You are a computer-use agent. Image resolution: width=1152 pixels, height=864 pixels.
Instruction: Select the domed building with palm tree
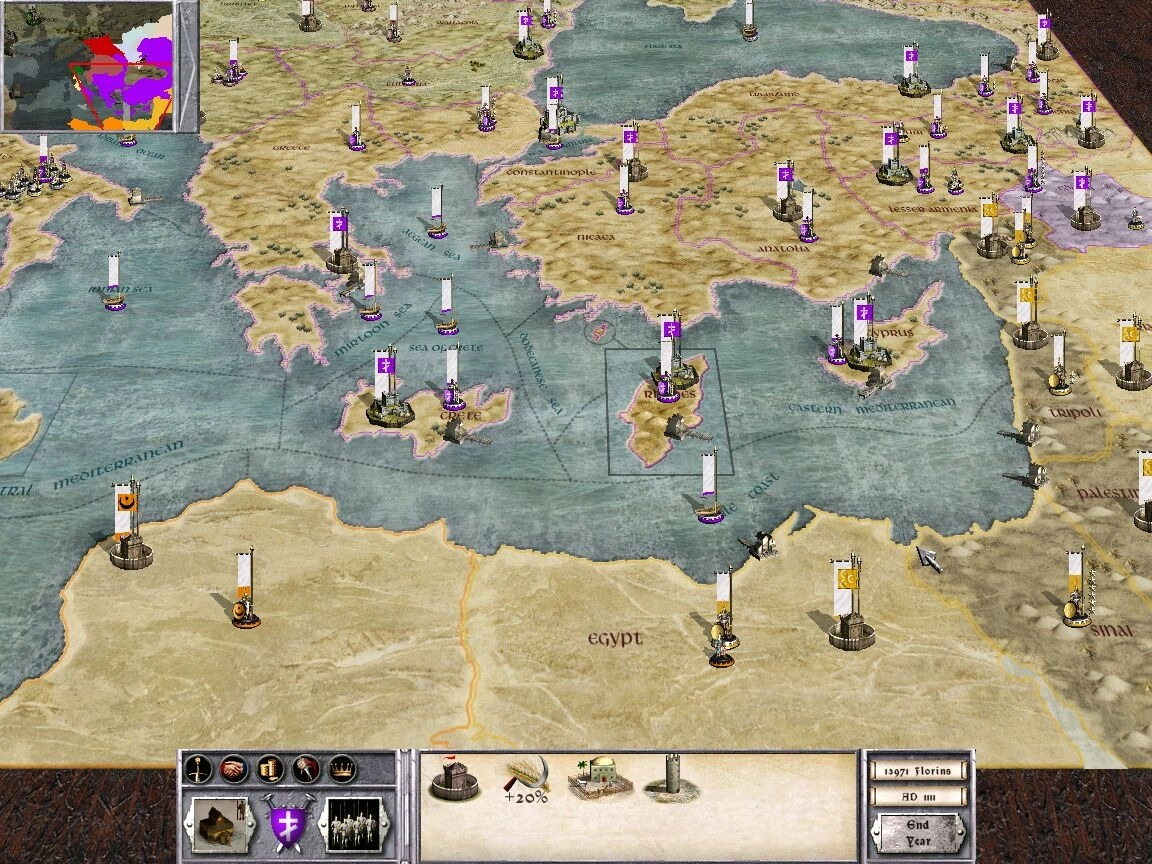pyautogui.click(x=599, y=779)
